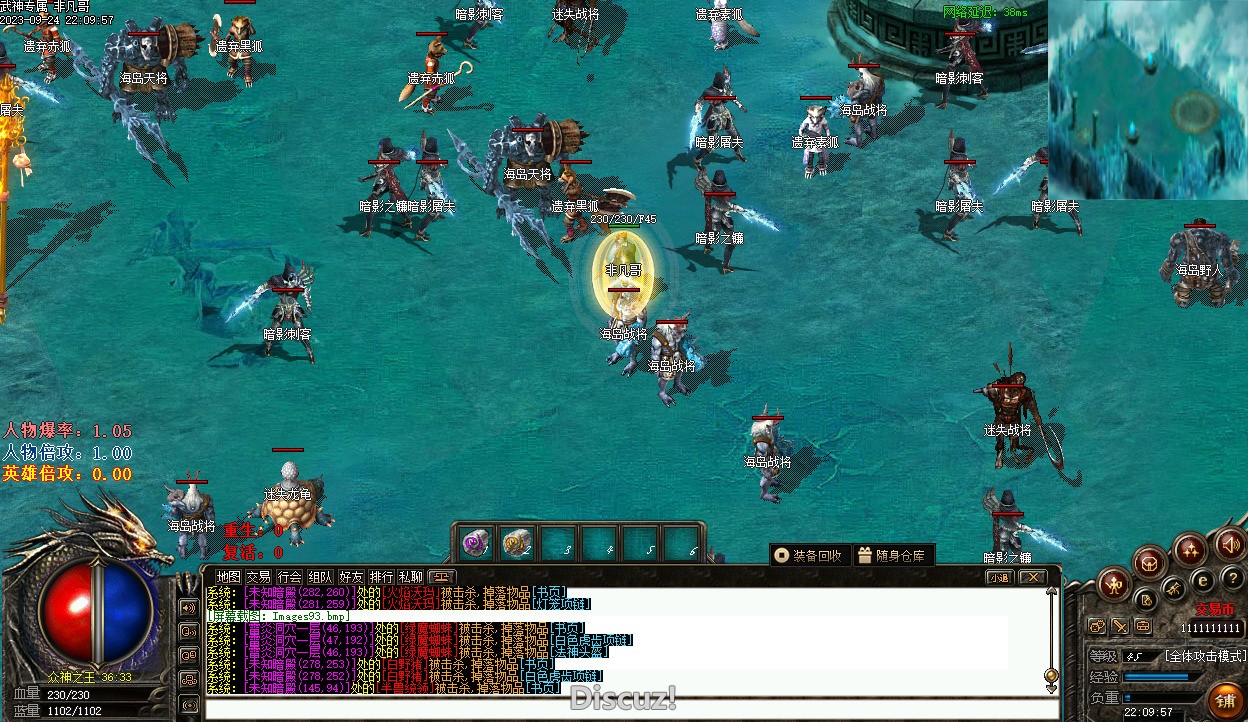Switch to 私聊 private chat
This screenshot has width=1248, height=722.
pos(411,577)
